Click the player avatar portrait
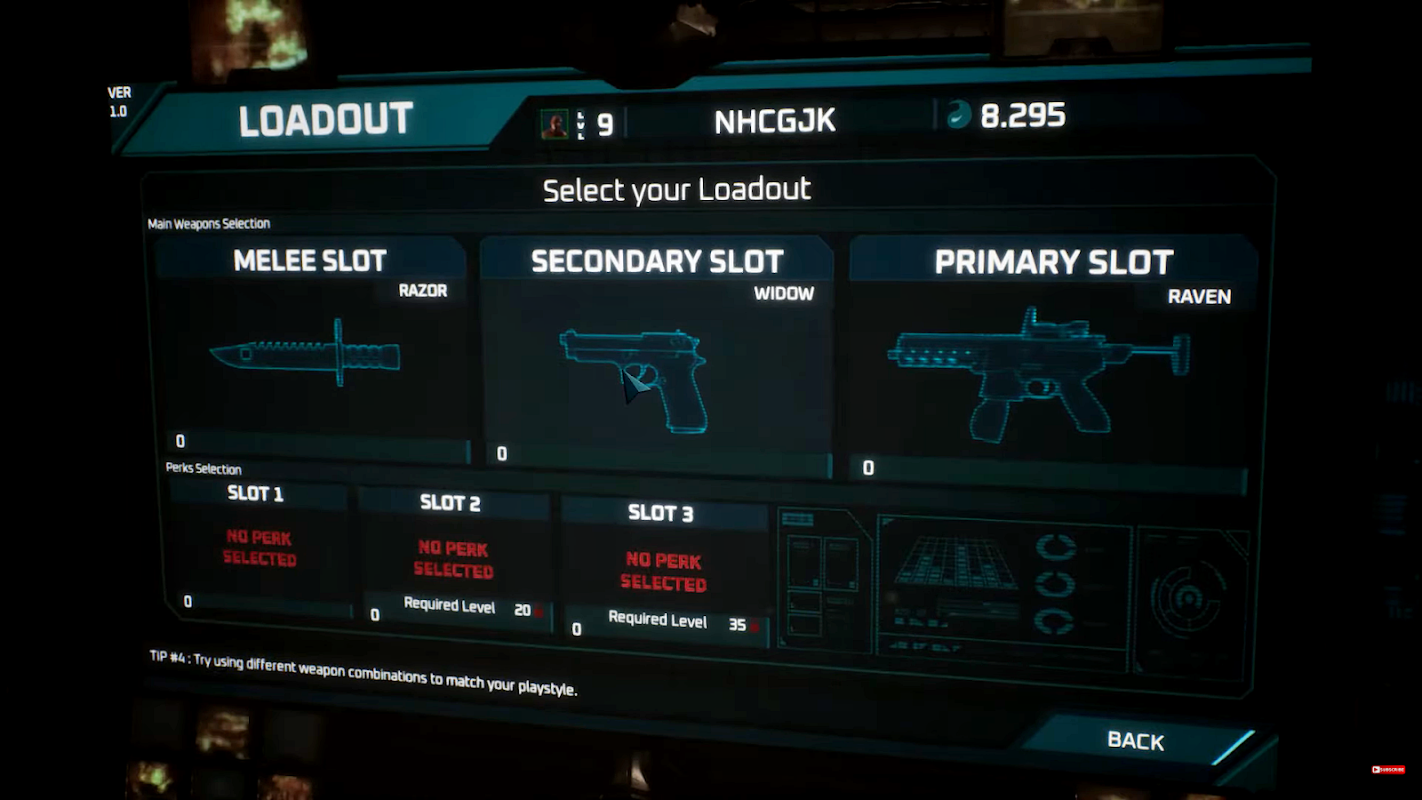 554,123
